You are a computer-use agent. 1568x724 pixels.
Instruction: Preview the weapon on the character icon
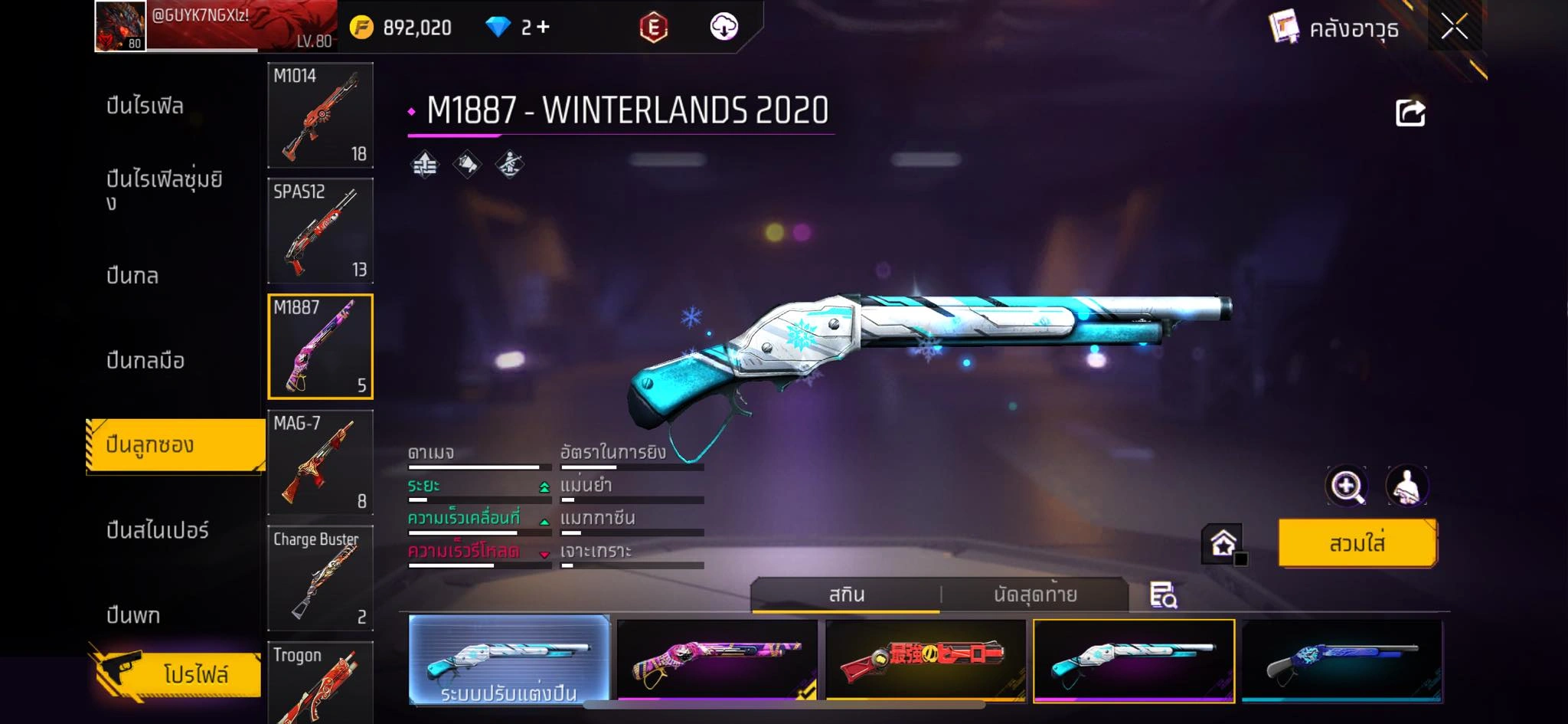point(1407,486)
